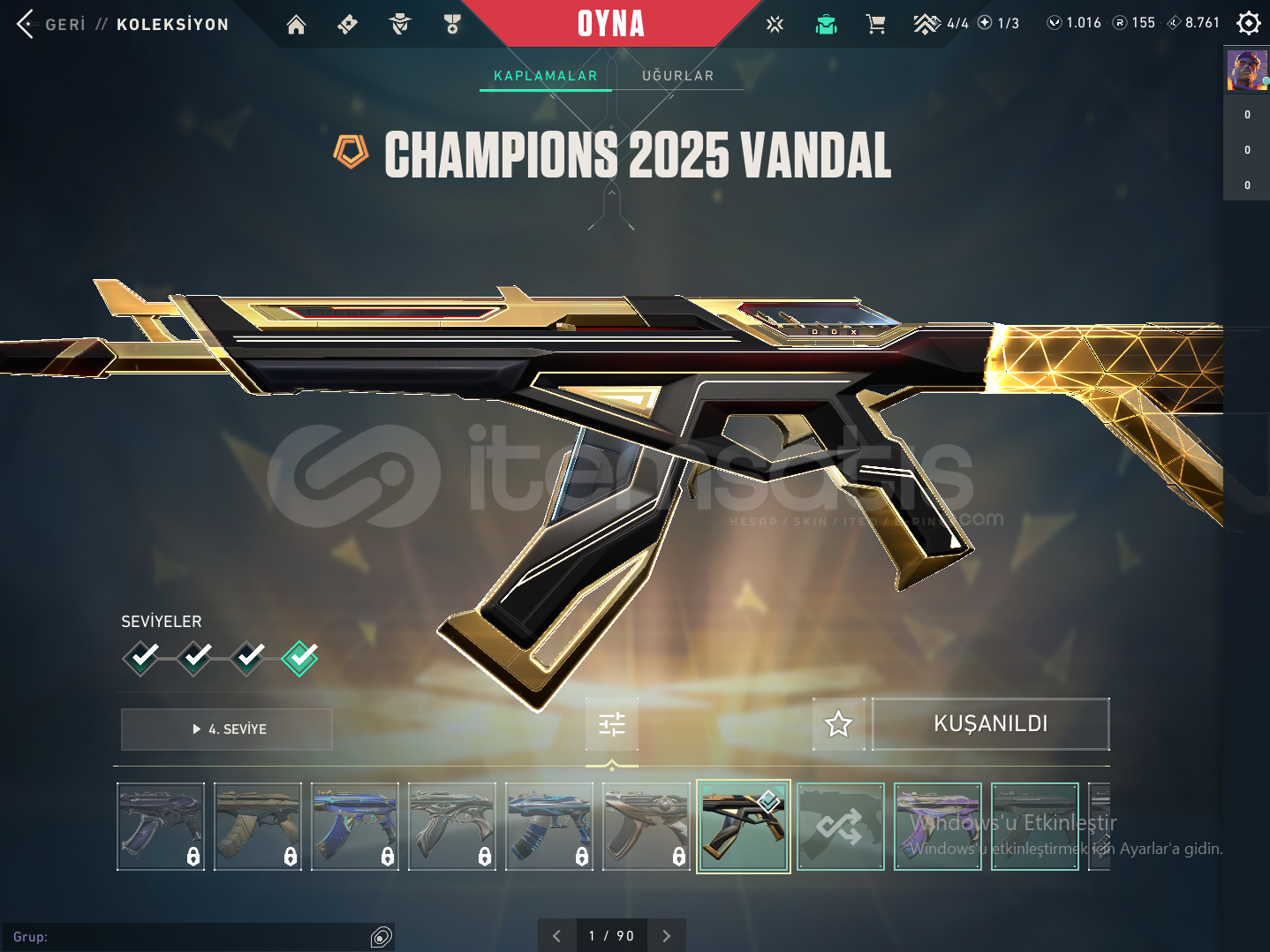Select the KAPLAMALAR tab
1270x952 pixels.
coord(545,75)
